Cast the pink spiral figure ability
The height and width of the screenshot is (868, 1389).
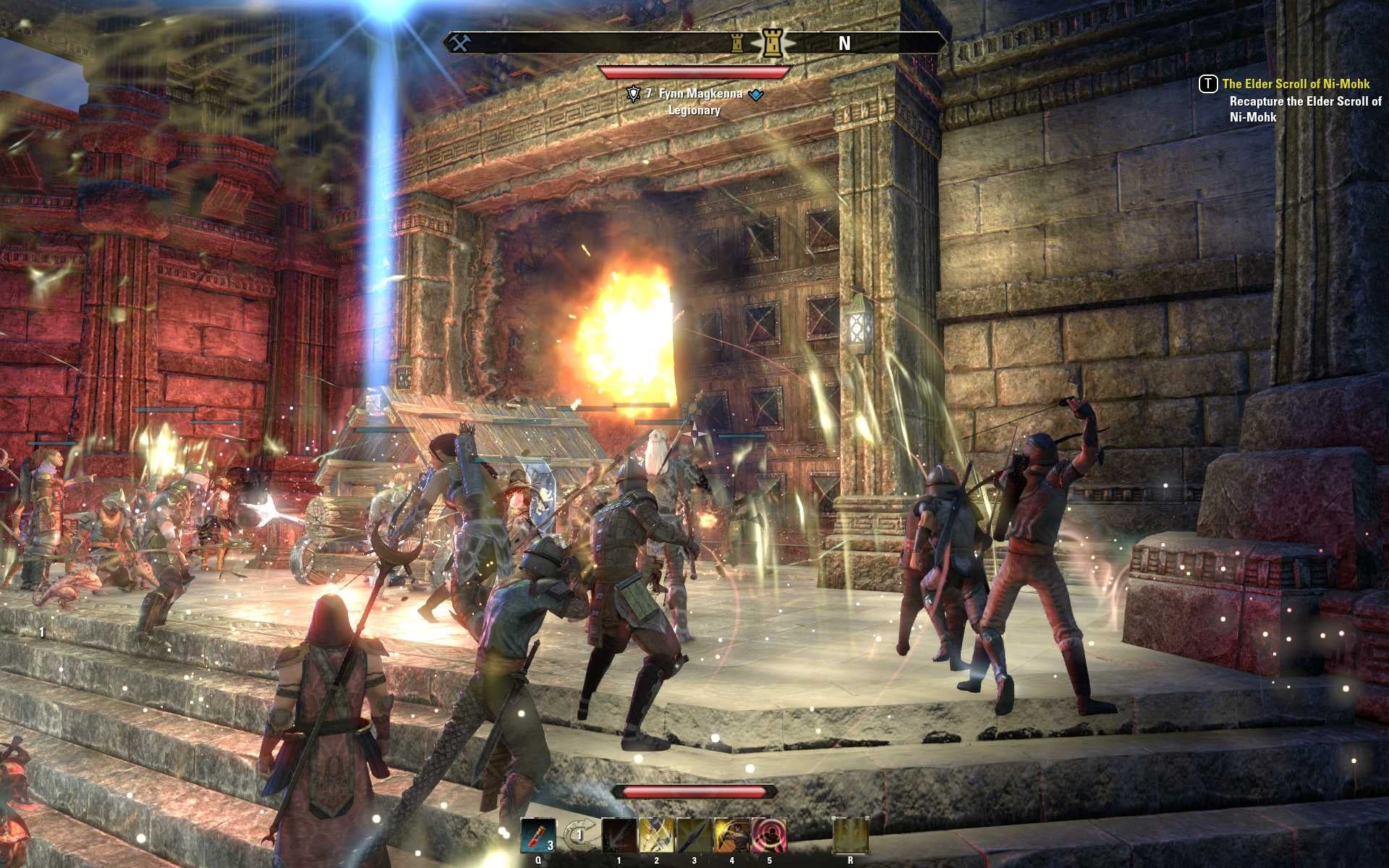769,835
